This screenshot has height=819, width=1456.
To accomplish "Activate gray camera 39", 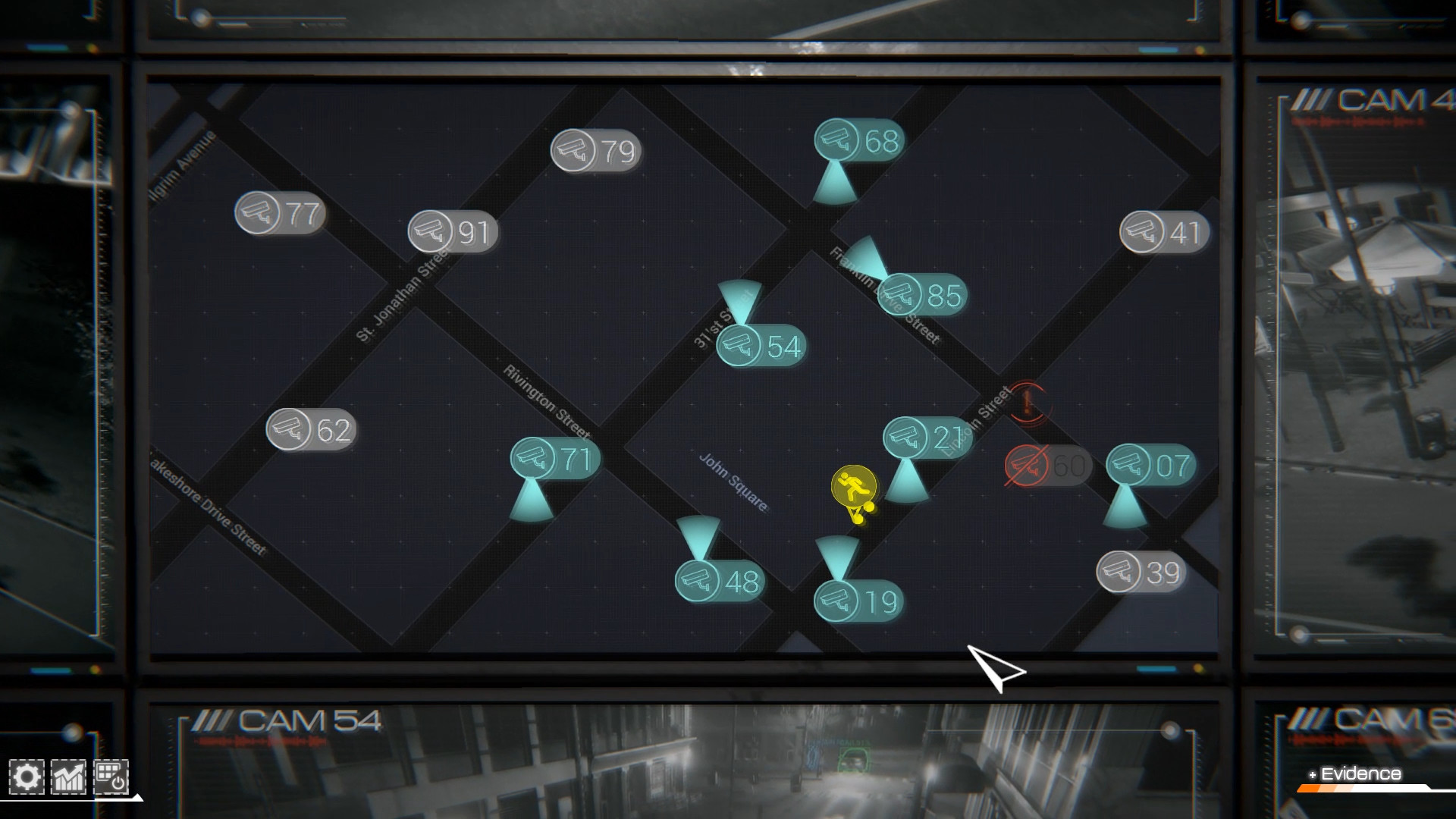I will coord(1141,573).
